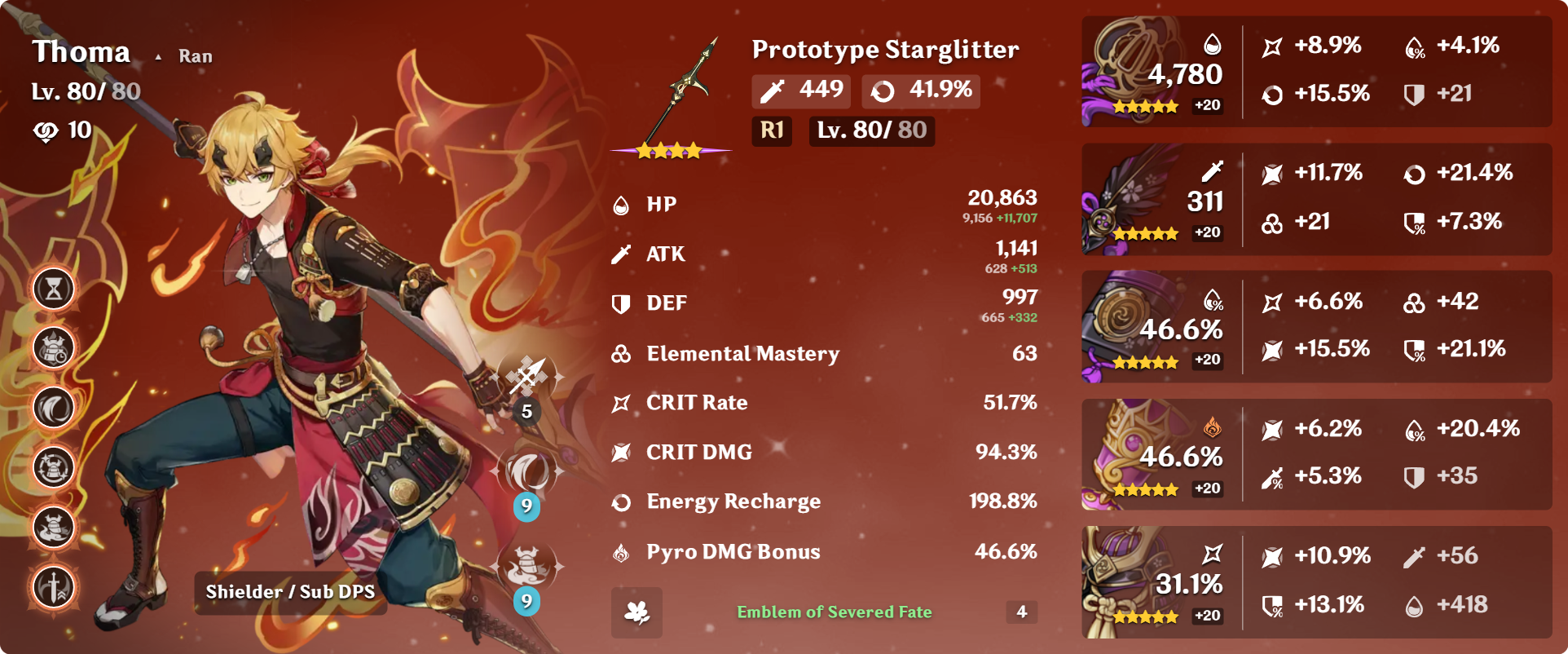This screenshot has width=1568, height=654.
Task: Click the Shielder / Sub DPS label
Action: point(290,592)
